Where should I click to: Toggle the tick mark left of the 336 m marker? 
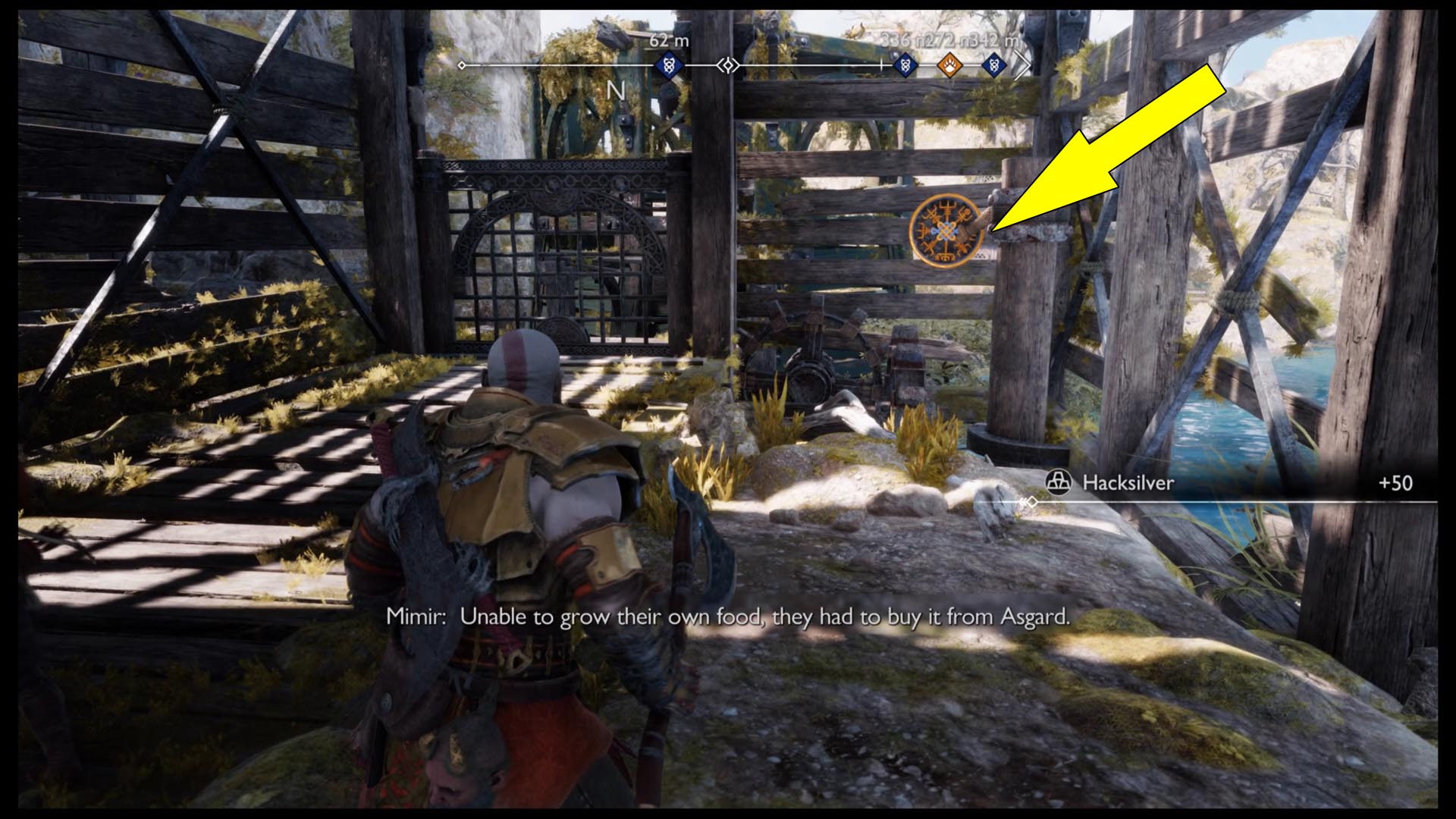pyautogui.click(x=881, y=64)
